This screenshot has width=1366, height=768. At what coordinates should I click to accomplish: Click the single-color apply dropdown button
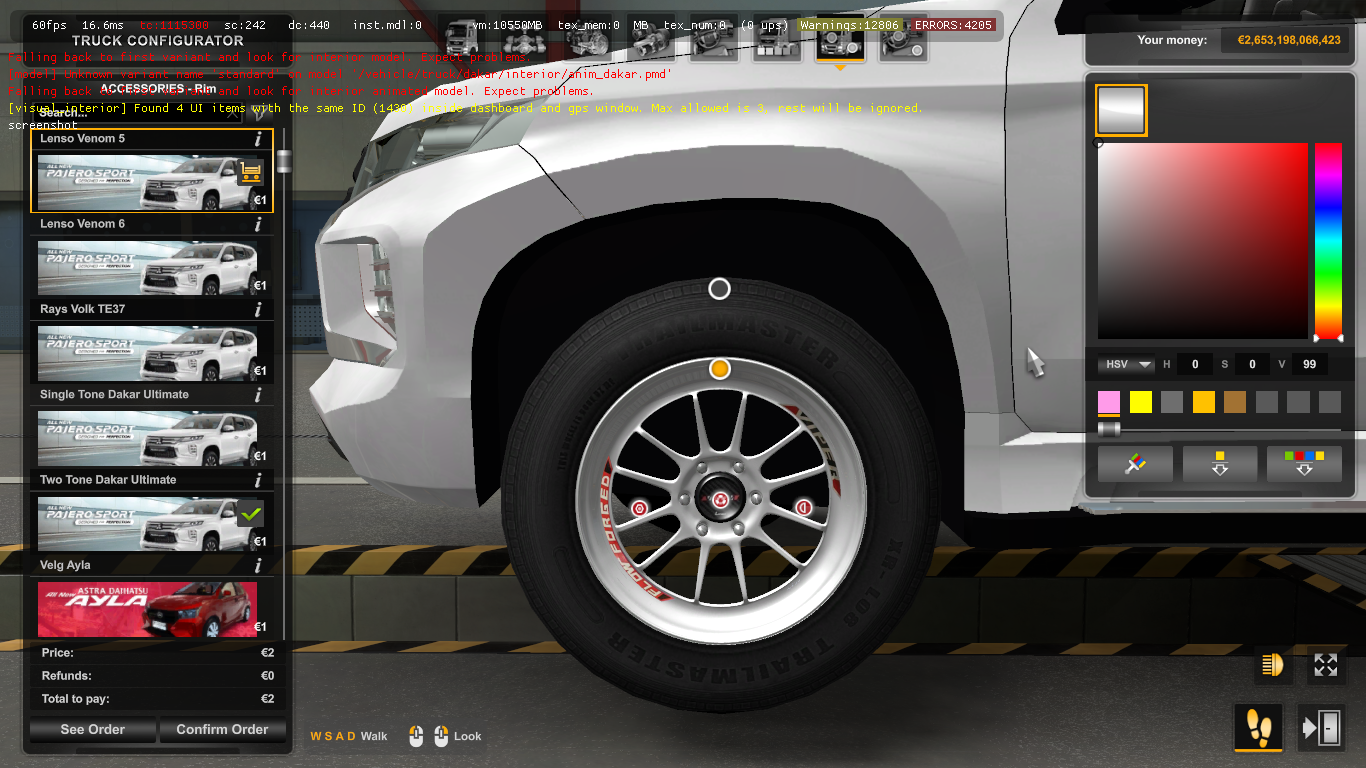pos(1219,463)
